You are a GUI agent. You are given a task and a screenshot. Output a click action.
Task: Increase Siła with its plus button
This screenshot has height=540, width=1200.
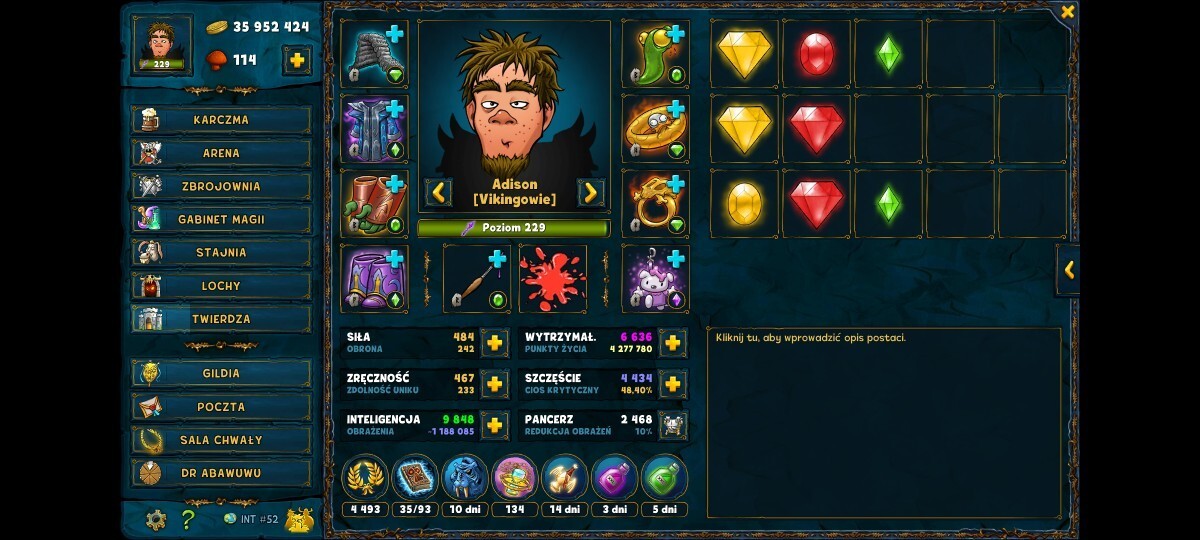pyautogui.click(x=494, y=343)
